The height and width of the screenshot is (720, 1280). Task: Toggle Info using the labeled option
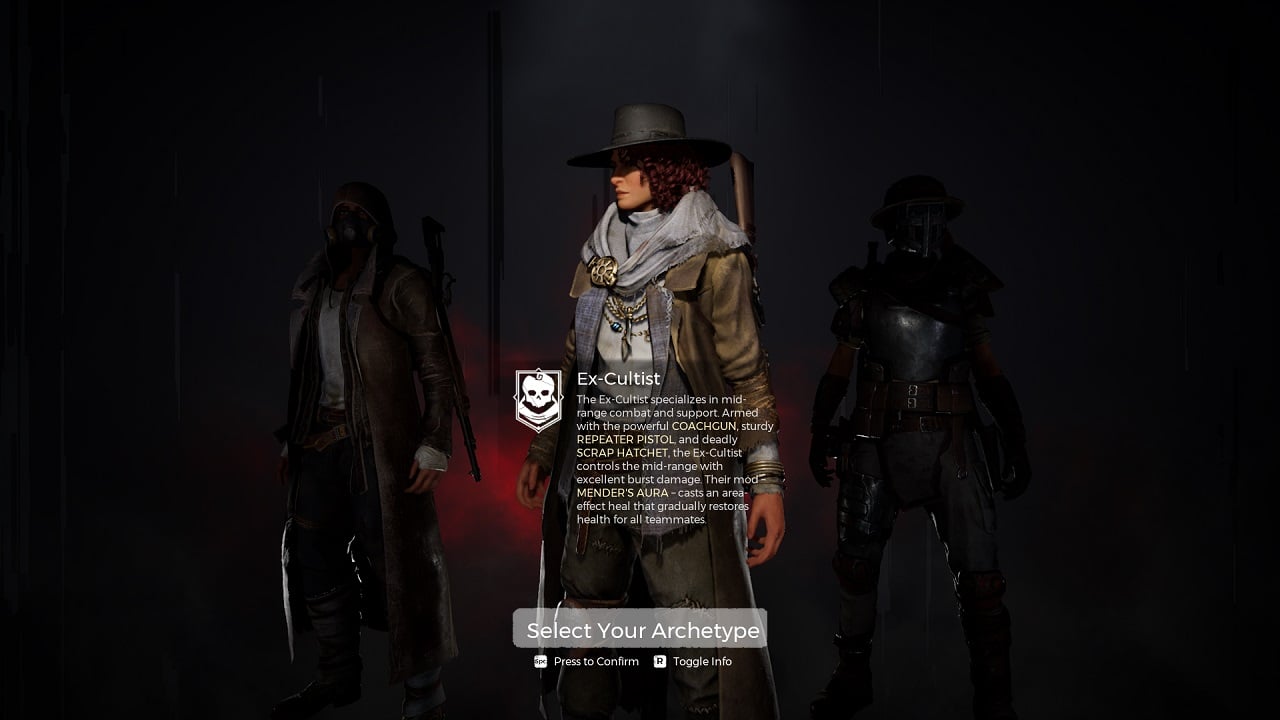(703, 661)
